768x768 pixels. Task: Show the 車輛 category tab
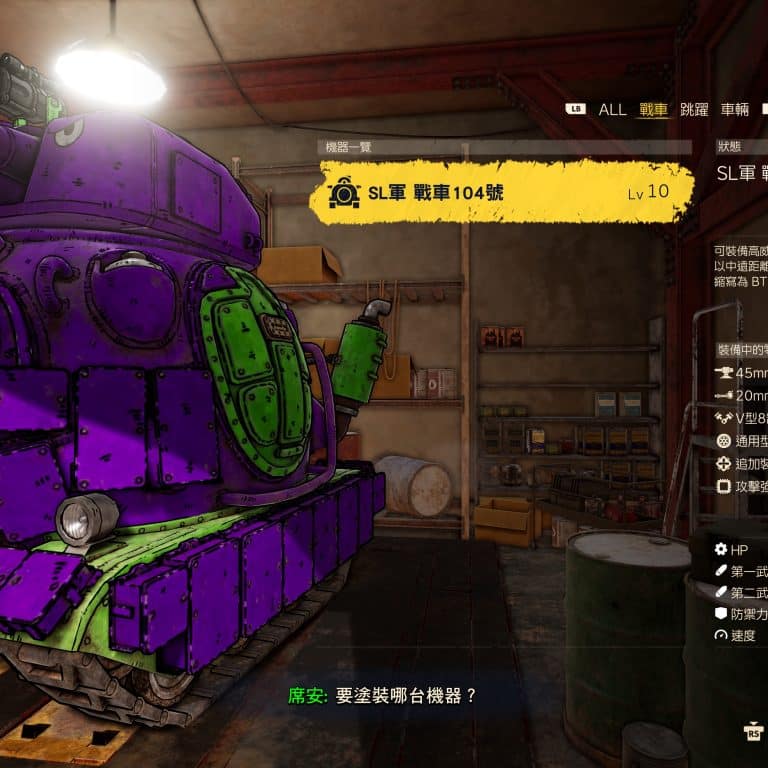[x=734, y=110]
